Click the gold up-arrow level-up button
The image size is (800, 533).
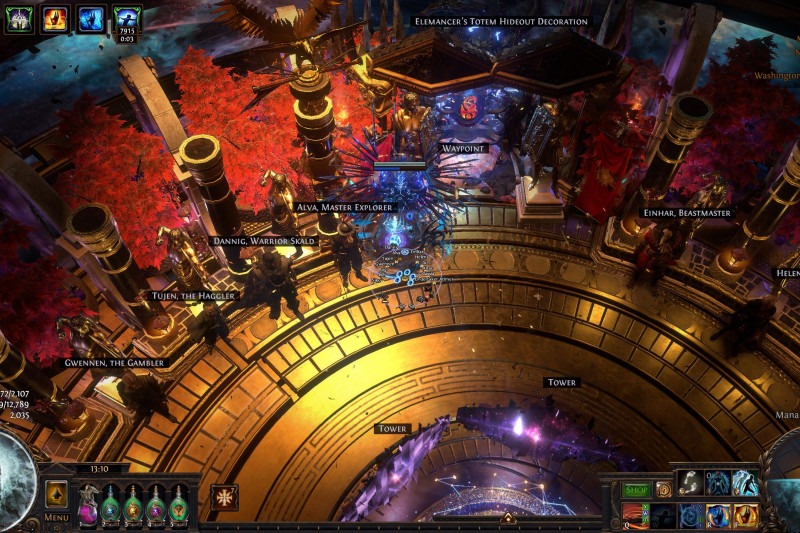pyautogui.click(x=56, y=494)
